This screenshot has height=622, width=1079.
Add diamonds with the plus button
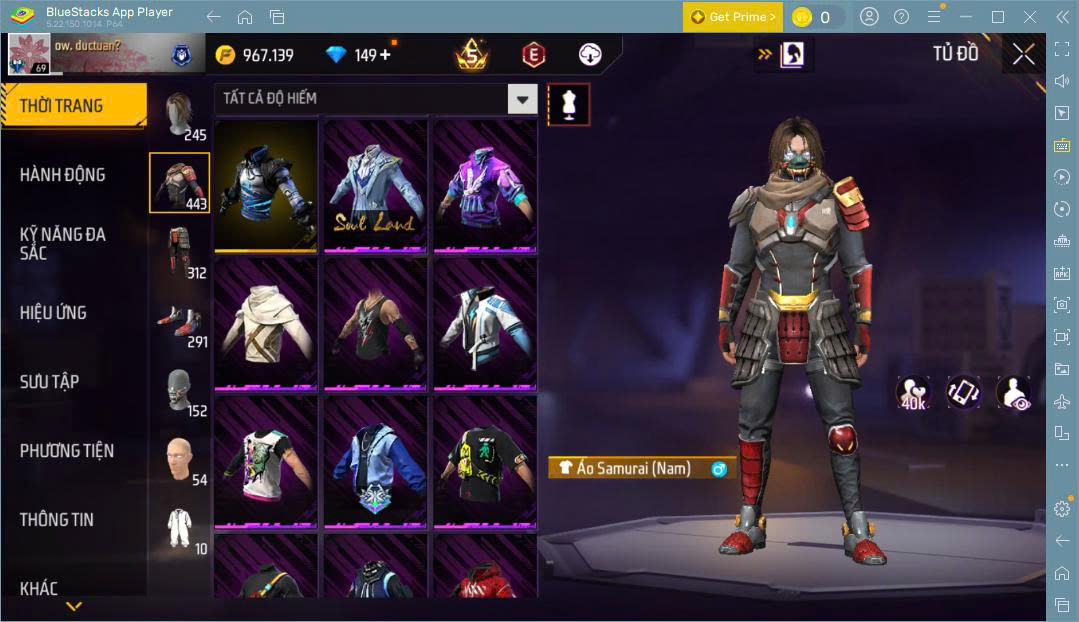(385, 55)
